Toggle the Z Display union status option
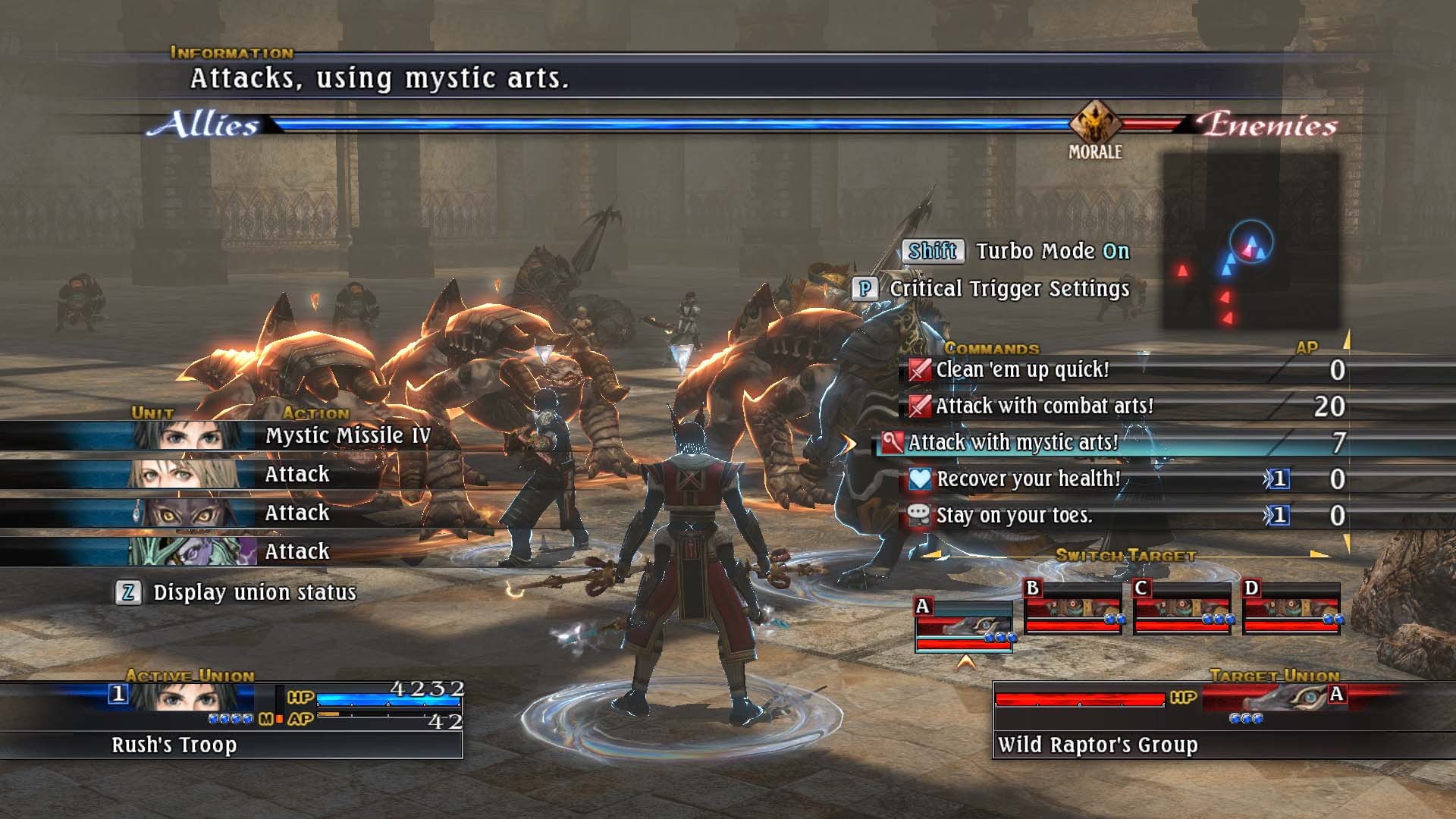The width and height of the screenshot is (1456, 819). (x=129, y=594)
